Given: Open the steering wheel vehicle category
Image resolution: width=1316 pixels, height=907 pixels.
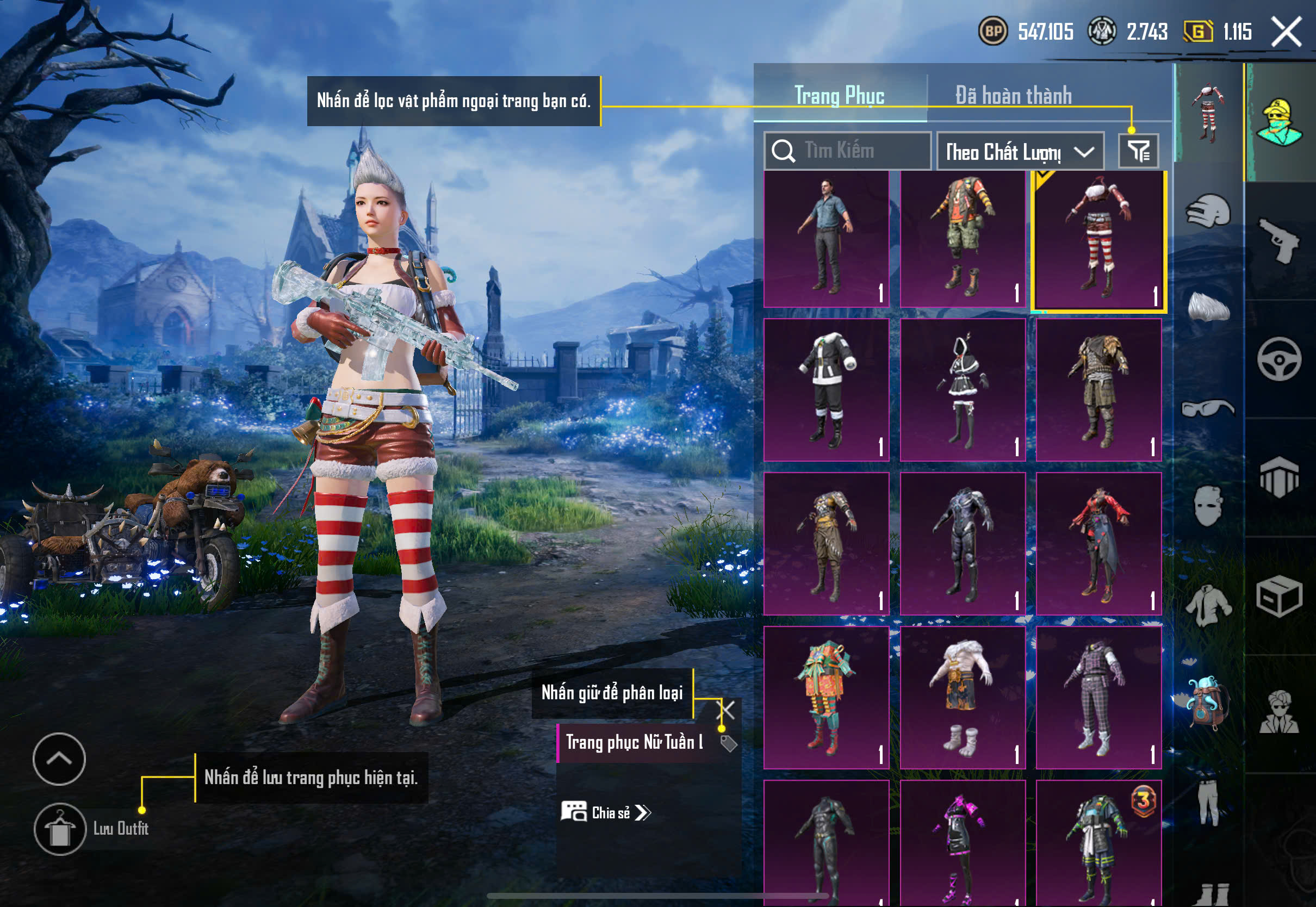Looking at the screenshot, I should (x=1280, y=359).
